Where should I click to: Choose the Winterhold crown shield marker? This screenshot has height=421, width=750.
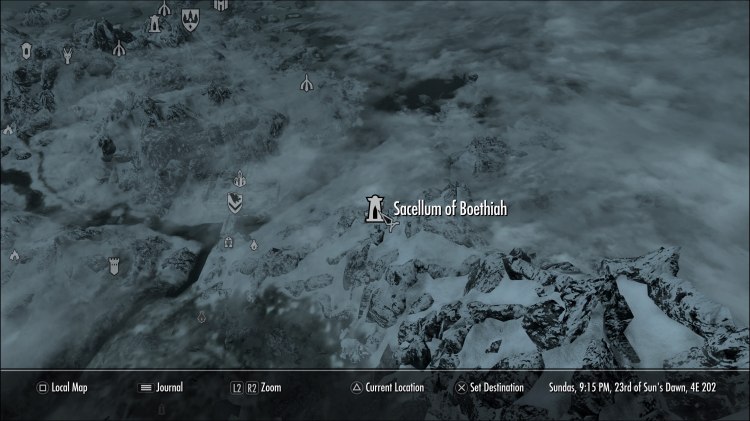(x=190, y=17)
